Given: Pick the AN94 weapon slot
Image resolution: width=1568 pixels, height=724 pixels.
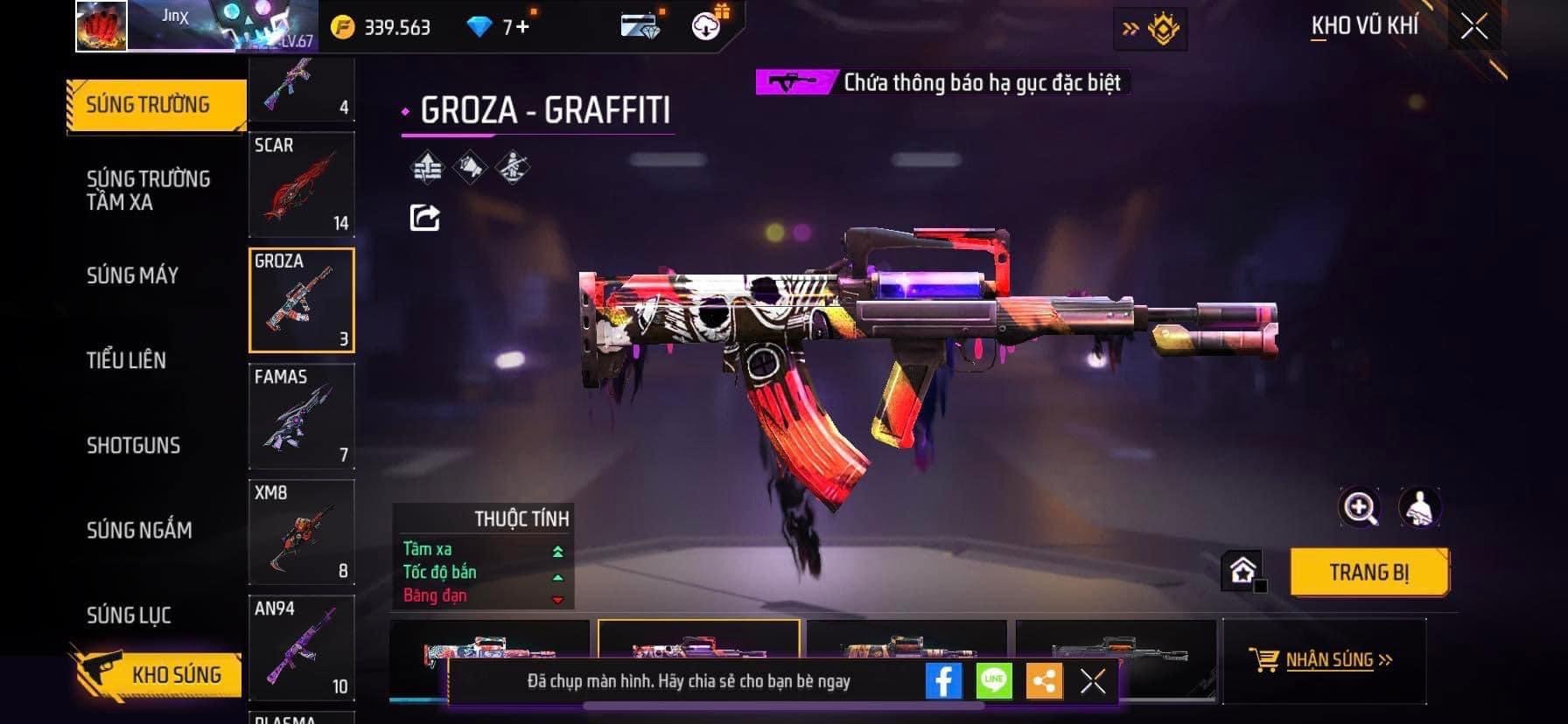Looking at the screenshot, I should coord(301,648).
